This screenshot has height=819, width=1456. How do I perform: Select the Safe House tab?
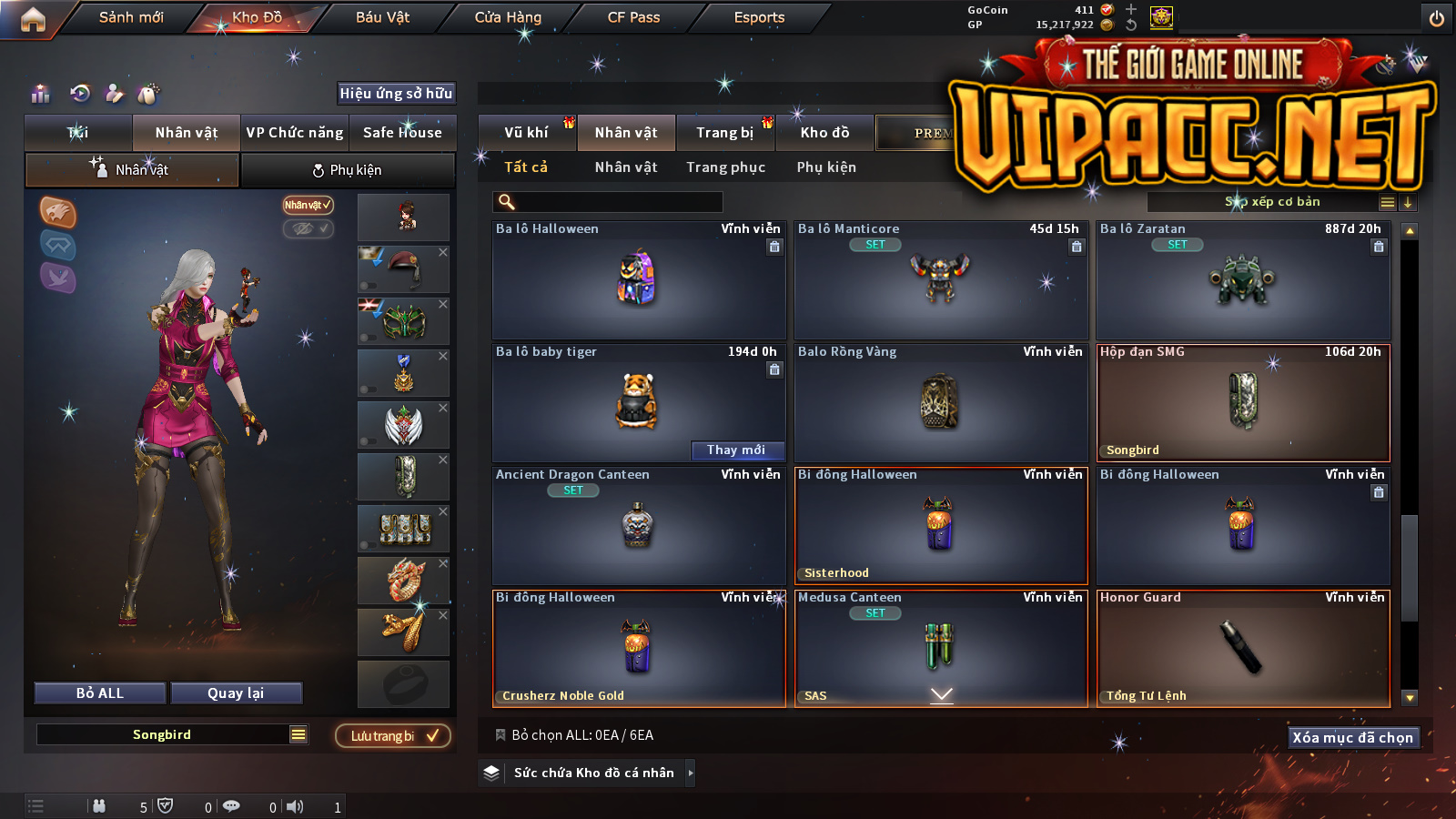tap(402, 133)
